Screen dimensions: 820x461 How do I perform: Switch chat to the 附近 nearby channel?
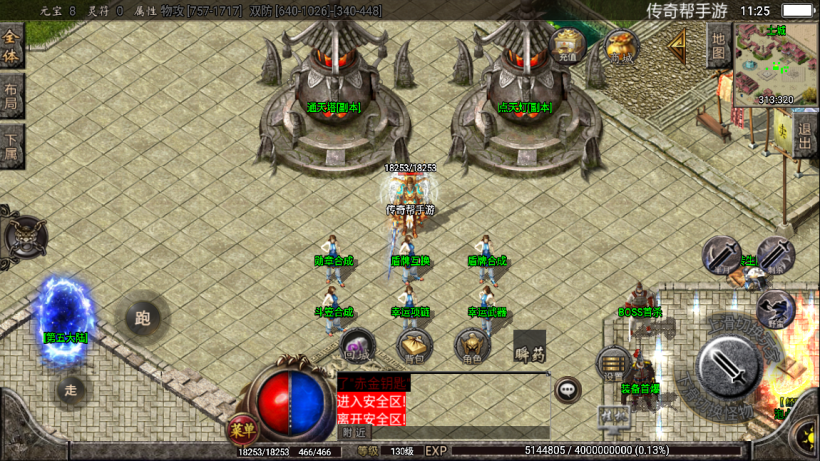coord(355,433)
